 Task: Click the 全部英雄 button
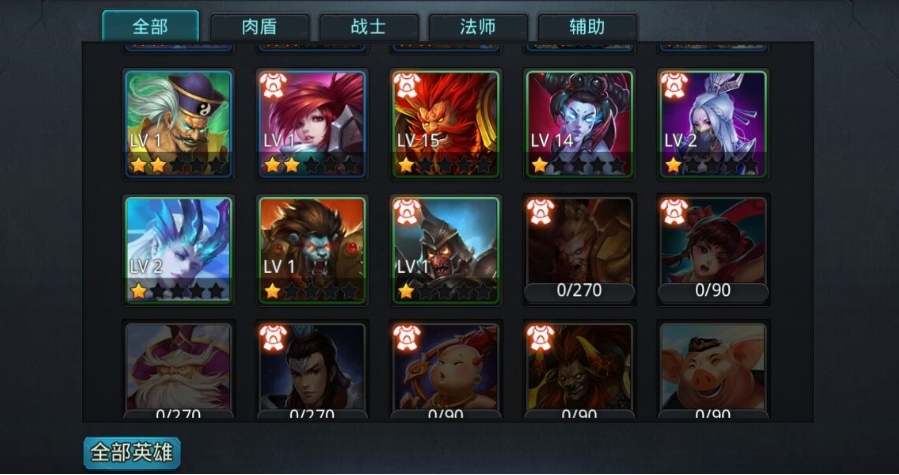pos(132,452)
